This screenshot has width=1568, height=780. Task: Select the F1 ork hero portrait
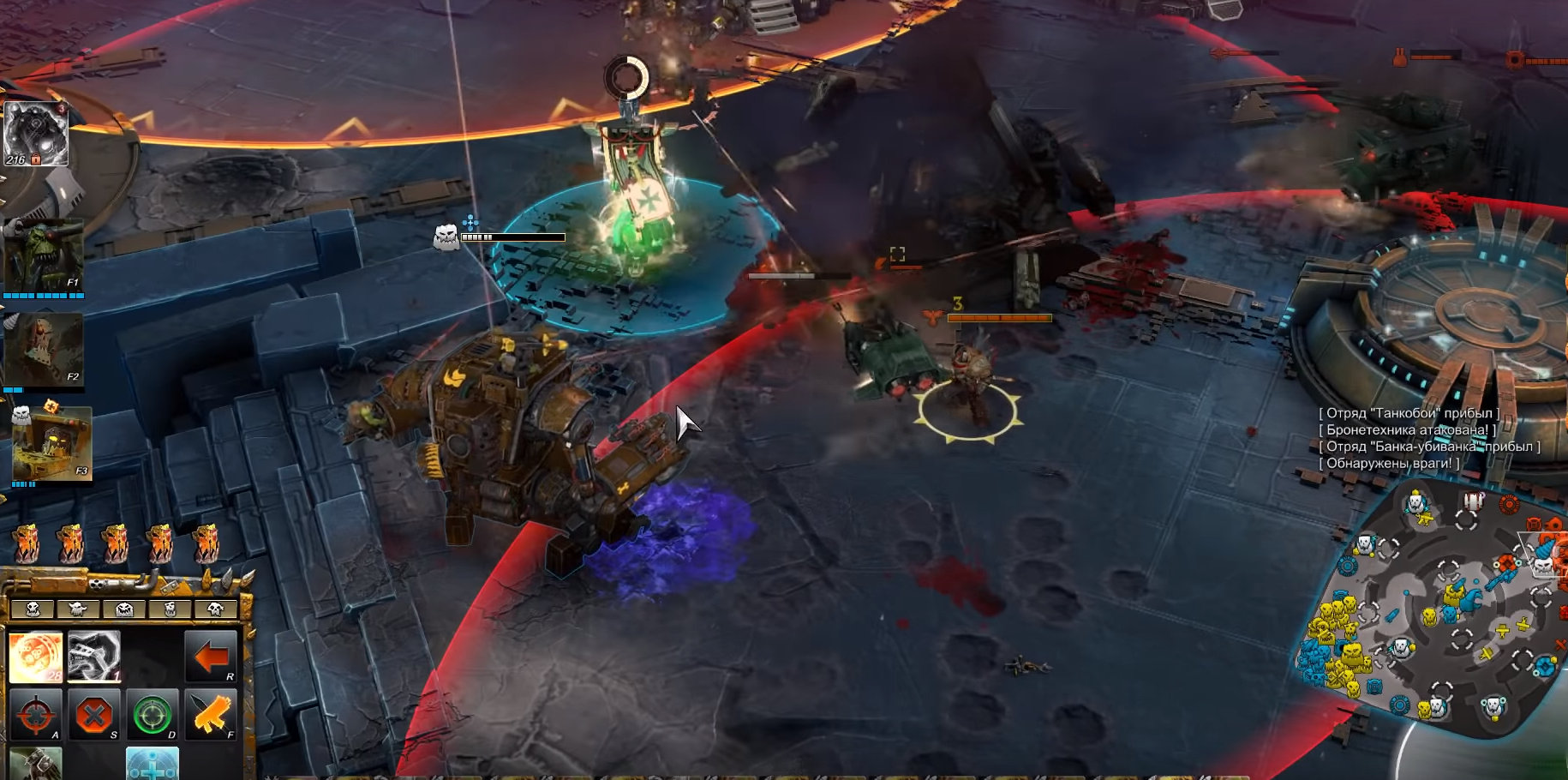click(44, 256)
